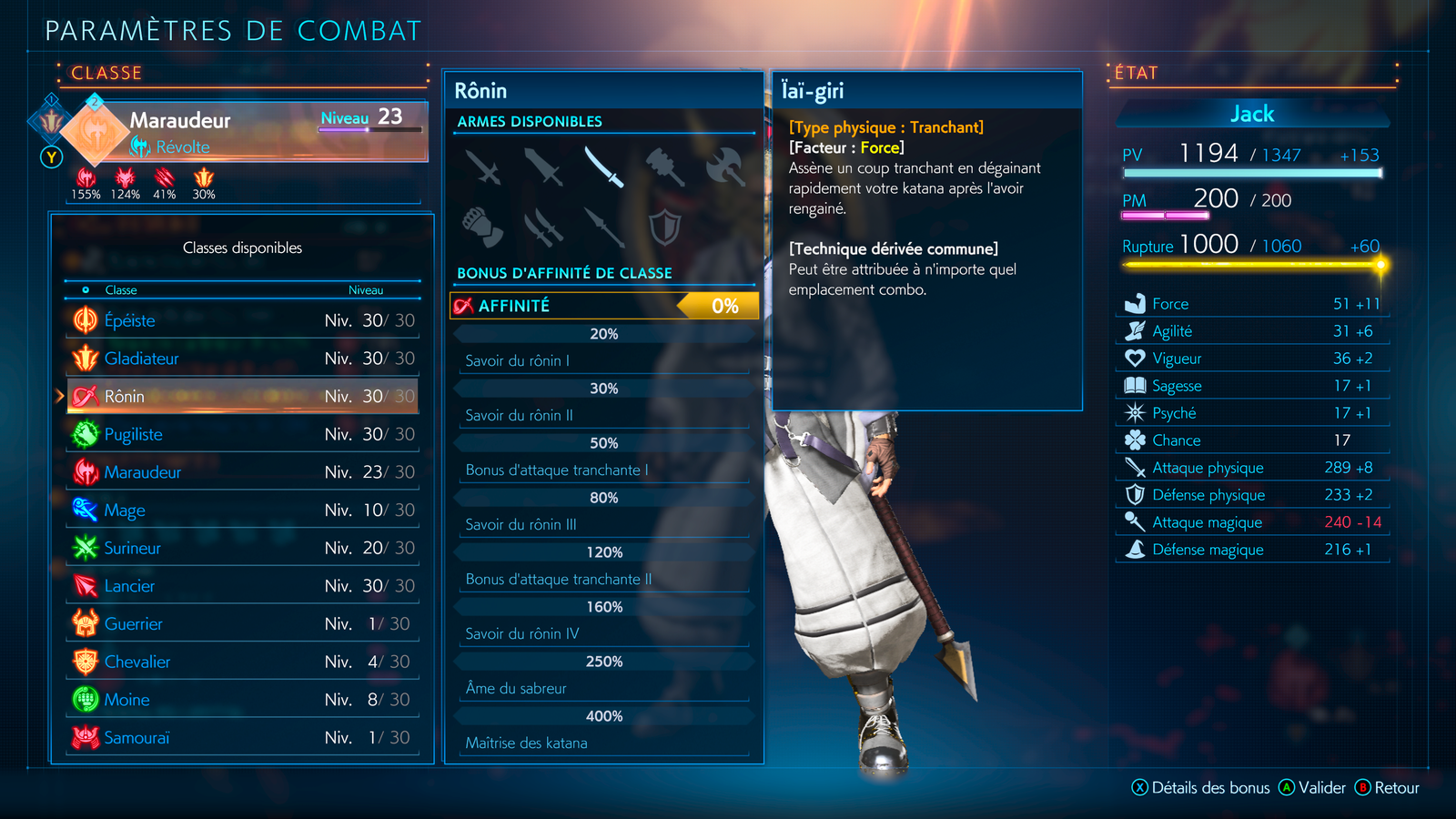Choose the Gladiateur class
The height and width of the screenshot is (819, 1456).
(x=242, y=359)
